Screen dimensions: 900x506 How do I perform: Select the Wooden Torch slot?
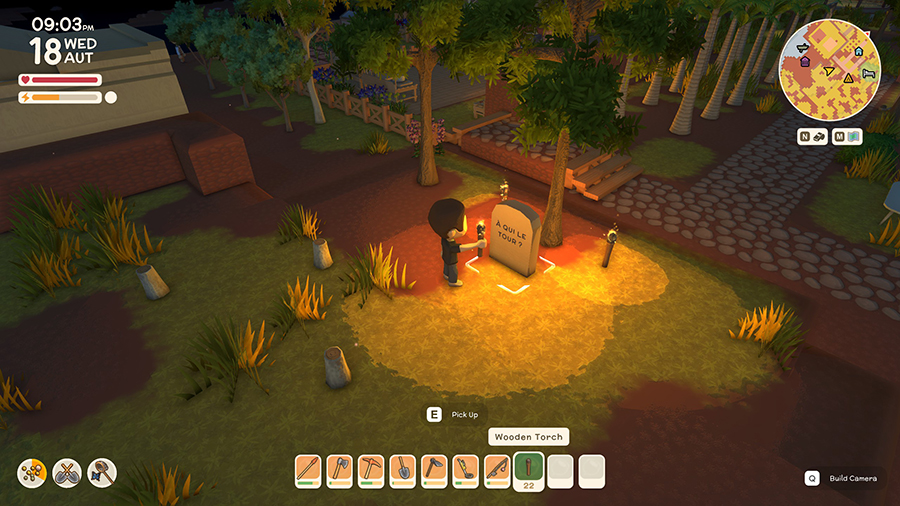(528, 469)
